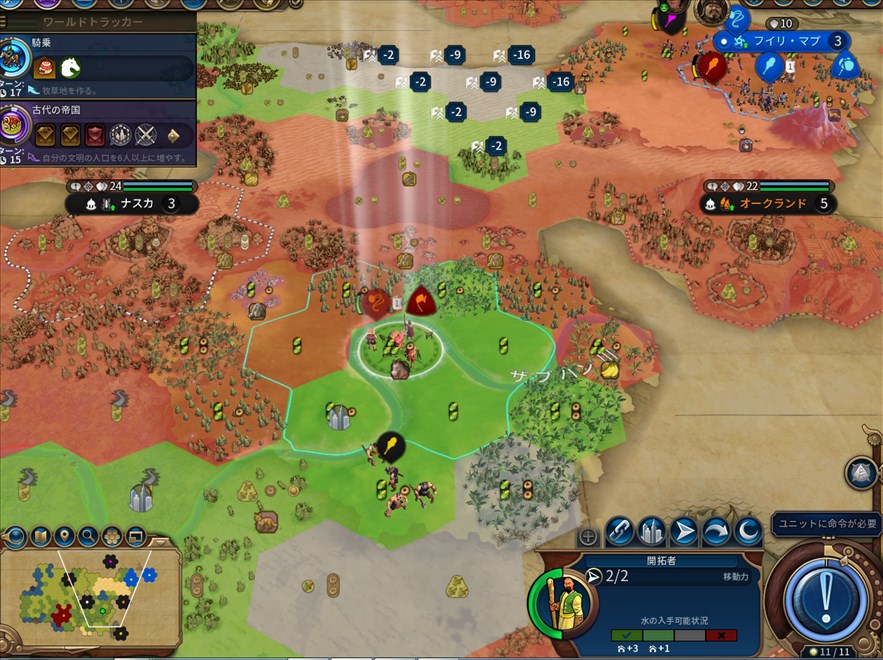Open the map pin button
Image resolution: width=883 pixels, height=660 pixels.
click(64, 537)
